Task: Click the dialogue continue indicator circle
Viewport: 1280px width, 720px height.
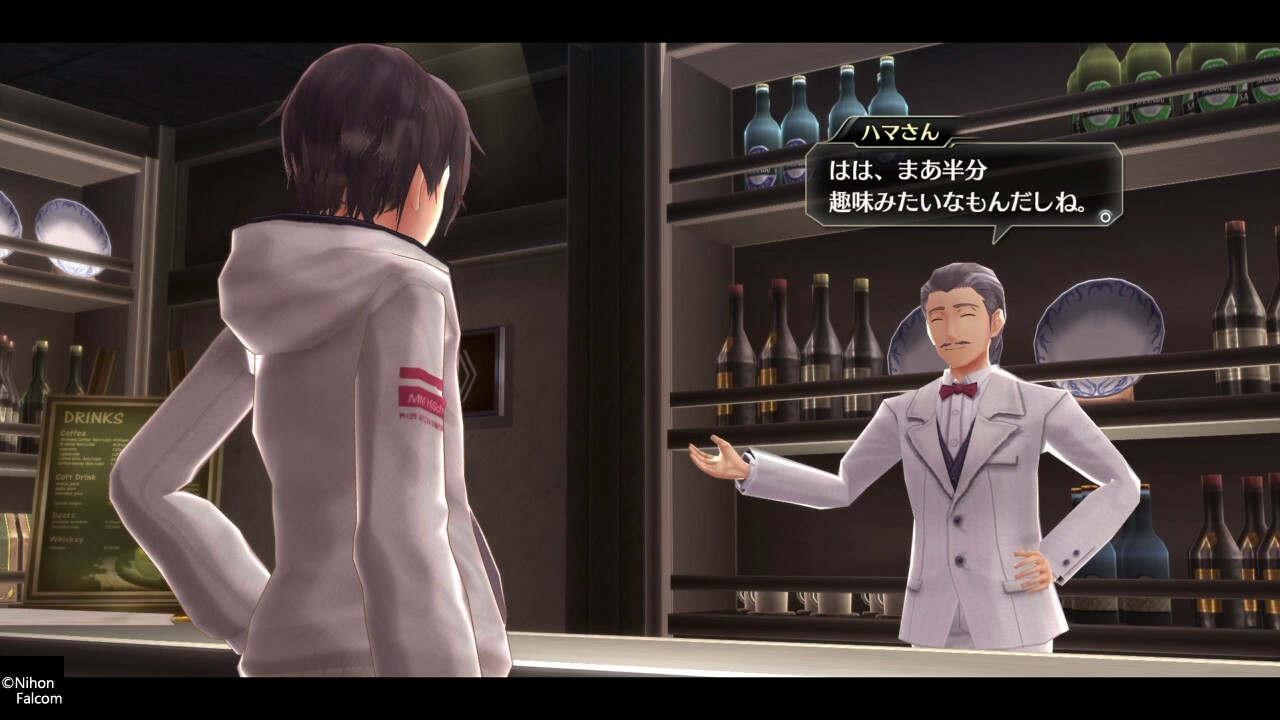Action: pos(1105,215)
